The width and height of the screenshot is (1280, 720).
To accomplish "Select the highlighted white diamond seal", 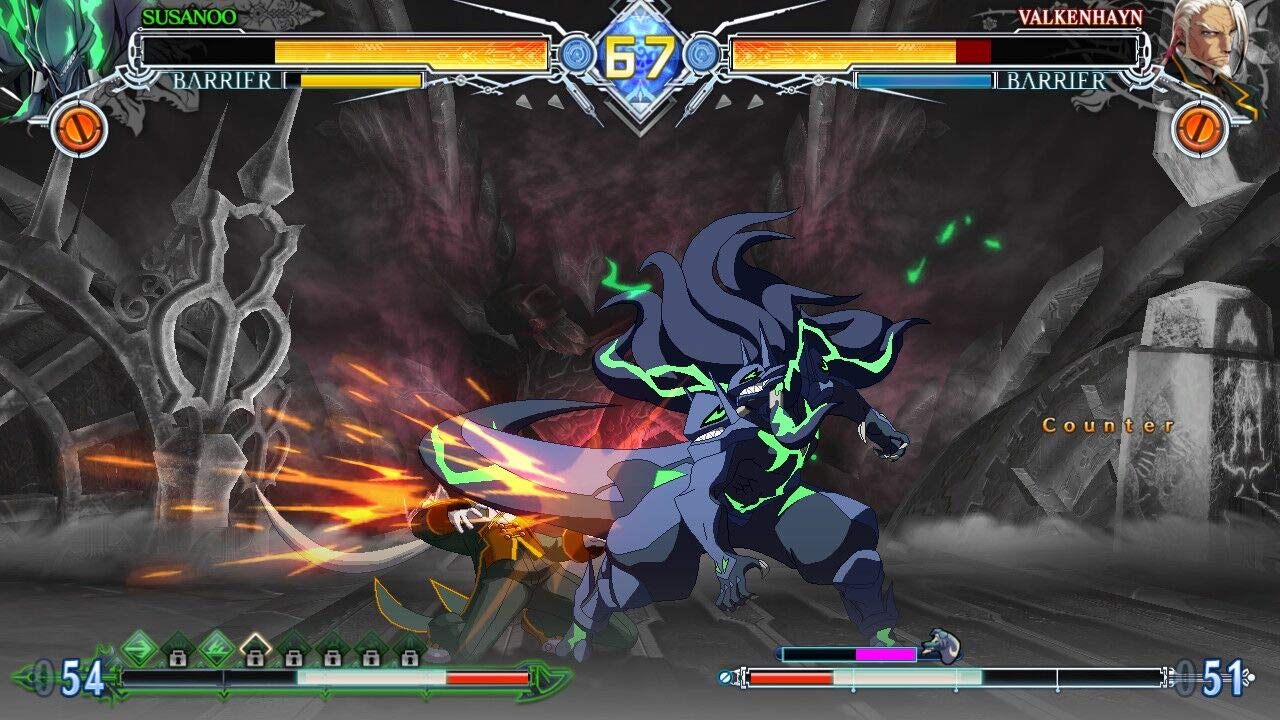I will (x=254, y=643).
